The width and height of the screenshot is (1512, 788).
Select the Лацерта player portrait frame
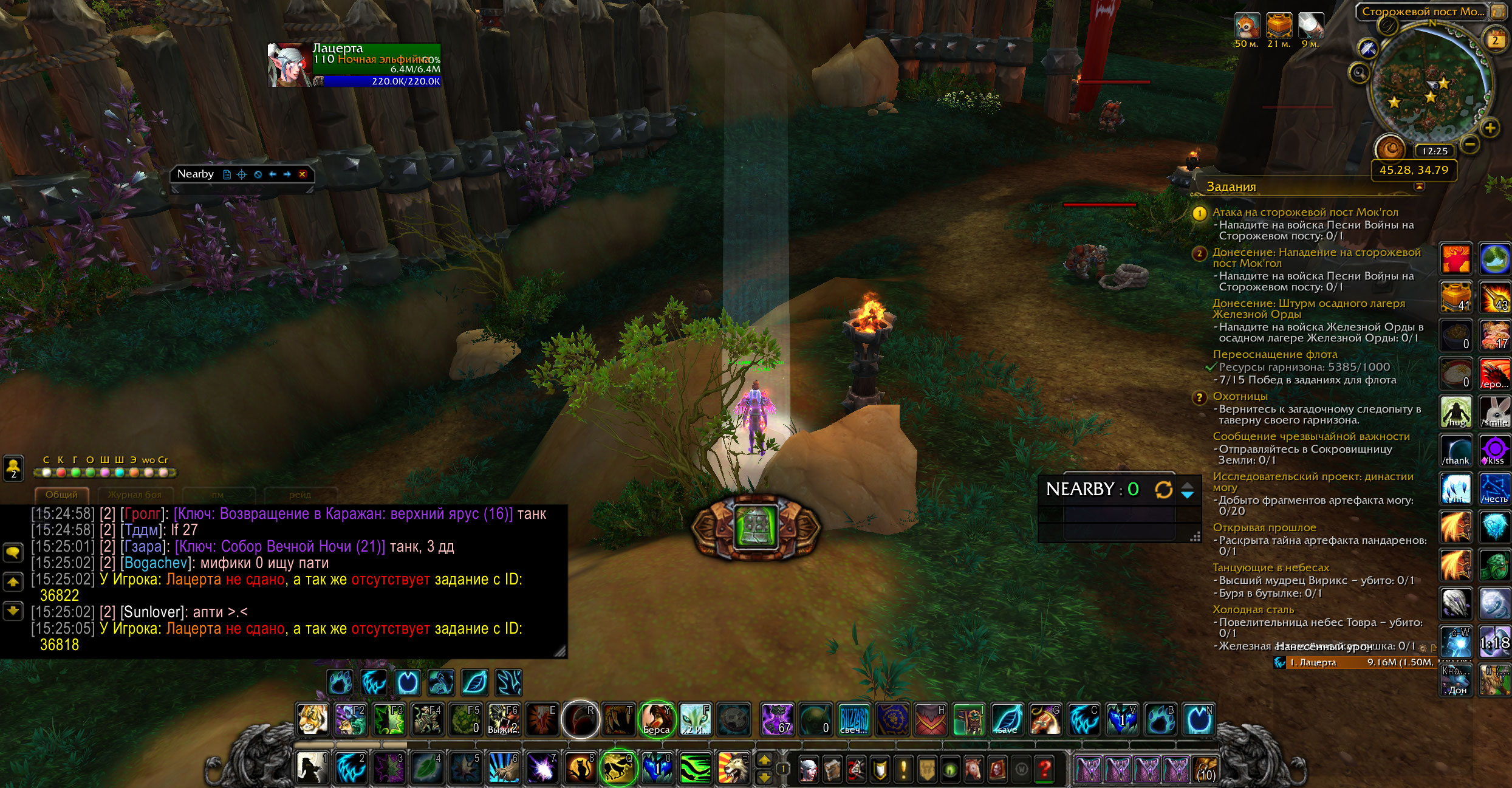point(289,65)
